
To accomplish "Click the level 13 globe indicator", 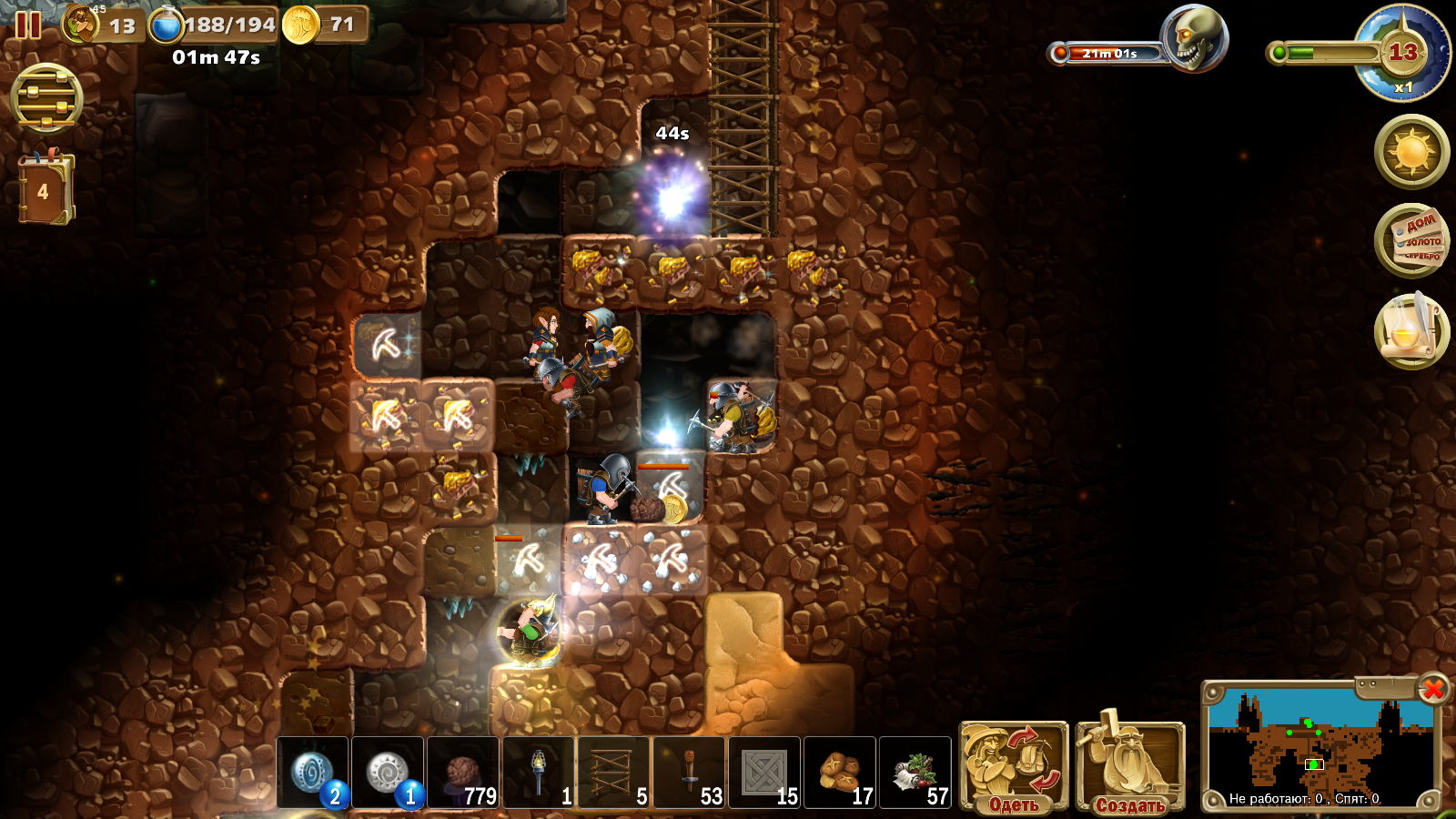I will [1402, 52].
